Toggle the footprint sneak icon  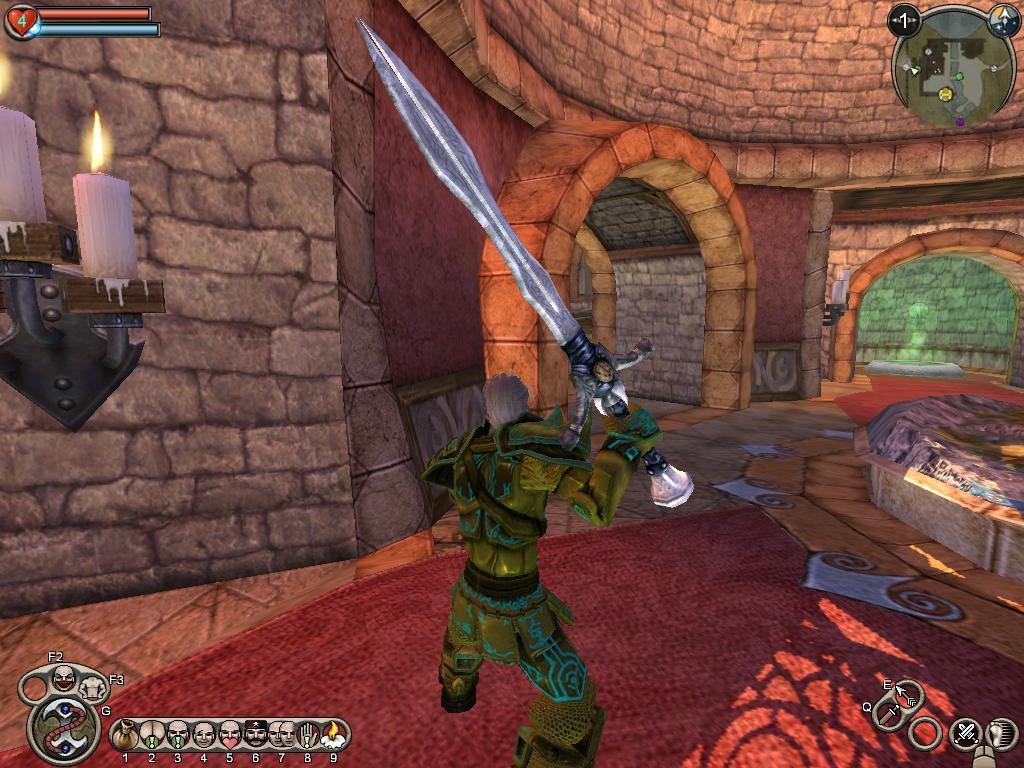(1002, 733)
